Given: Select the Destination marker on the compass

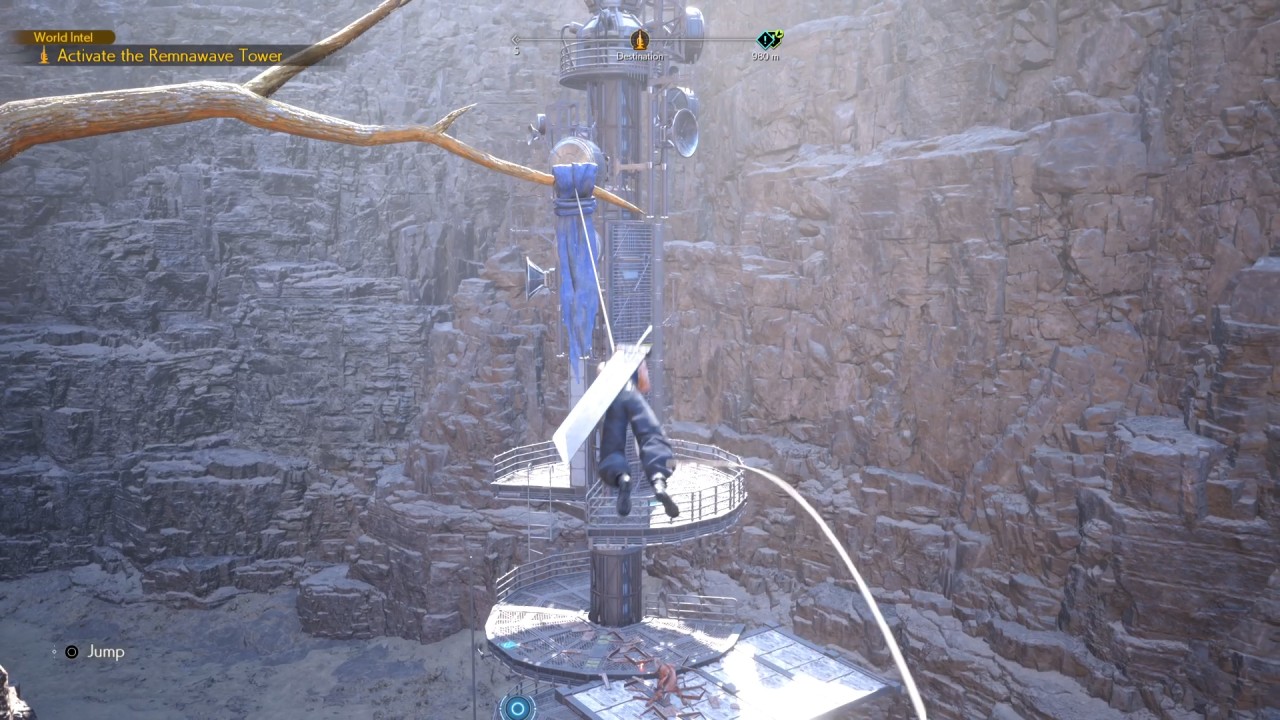Looking at the screenshot, I should coord(640,42).
